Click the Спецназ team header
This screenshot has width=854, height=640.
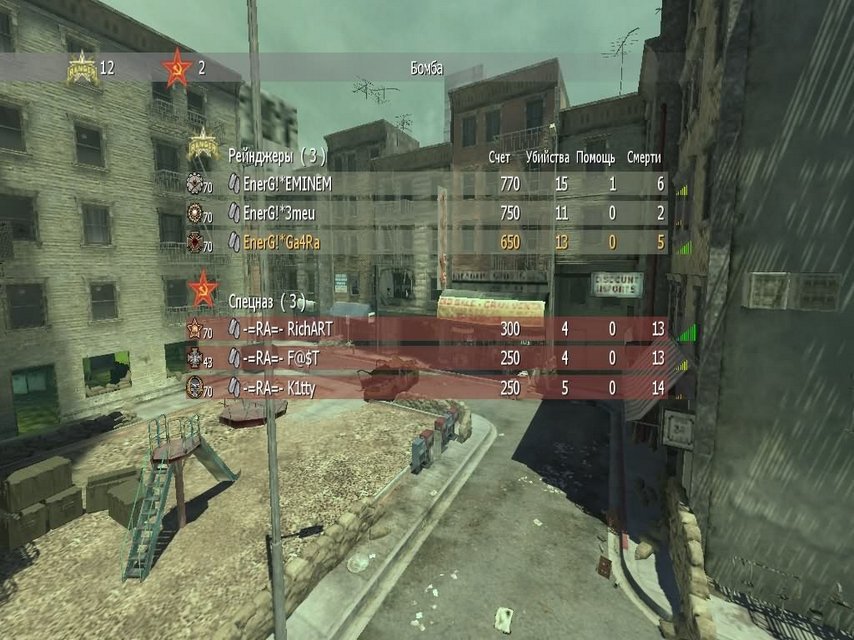click(266, 300)
